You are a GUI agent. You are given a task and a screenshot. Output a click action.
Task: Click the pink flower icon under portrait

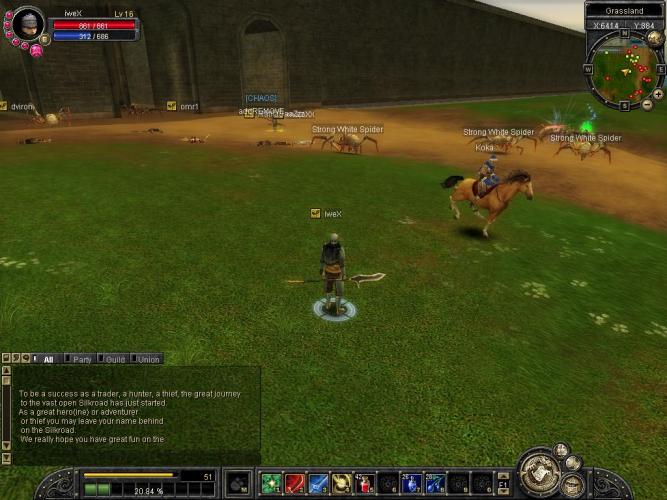click(36, 50)
